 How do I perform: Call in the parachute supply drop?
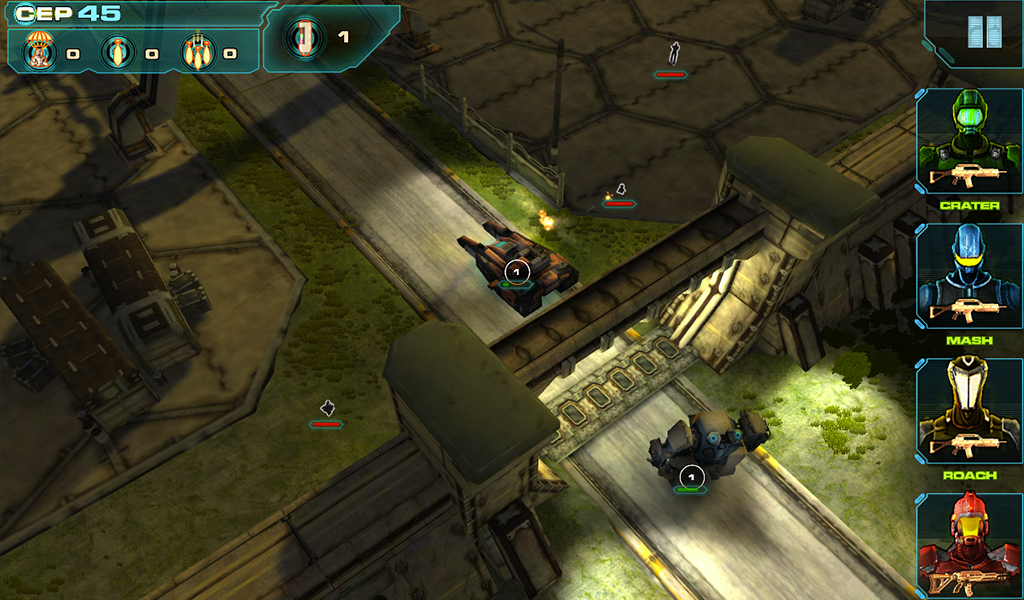(39, 52)
